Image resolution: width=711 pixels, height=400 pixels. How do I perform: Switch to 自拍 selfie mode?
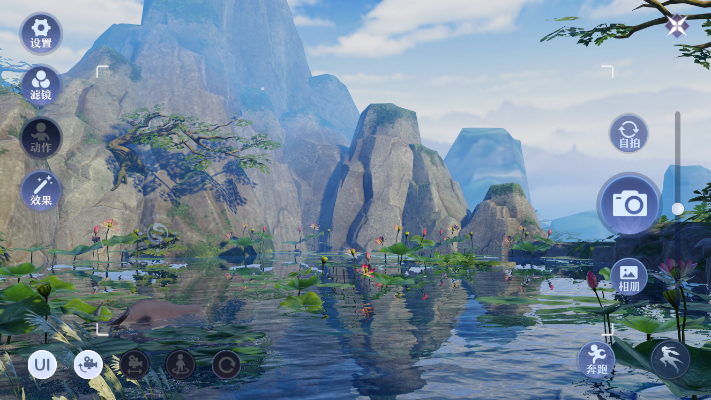click(x=629, y=133)
